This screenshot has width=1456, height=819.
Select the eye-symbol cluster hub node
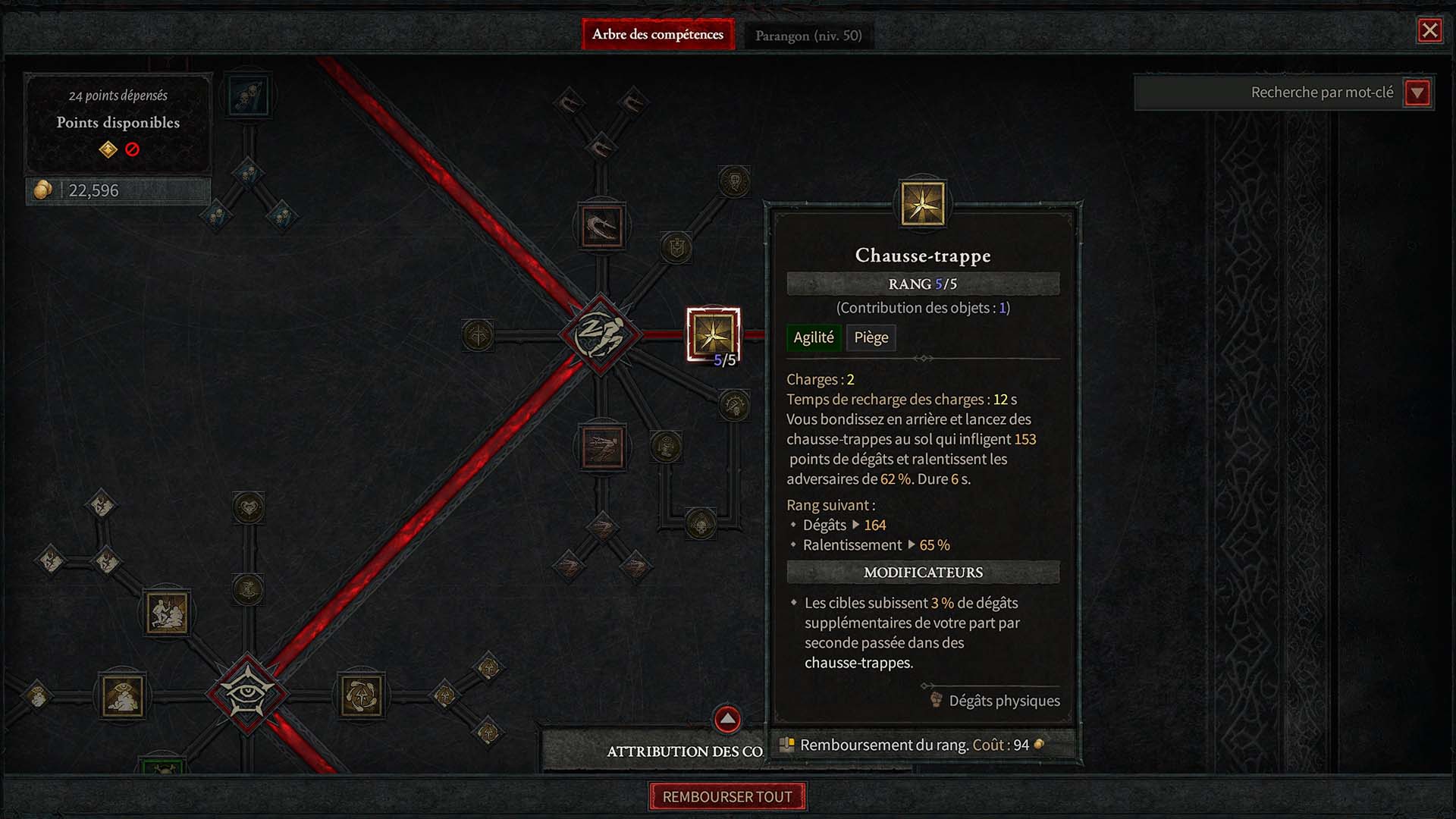[x=247, y=694]
